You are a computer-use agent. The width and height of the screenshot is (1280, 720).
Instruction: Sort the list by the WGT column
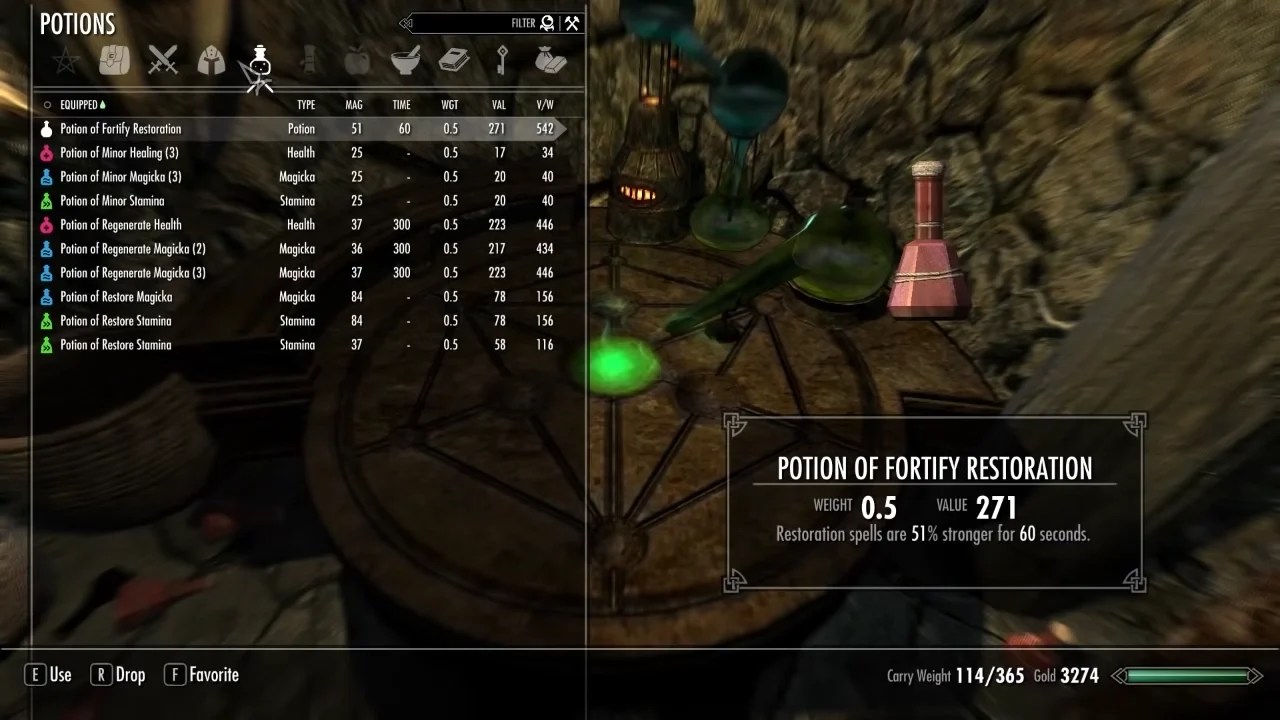coord(449,104)
